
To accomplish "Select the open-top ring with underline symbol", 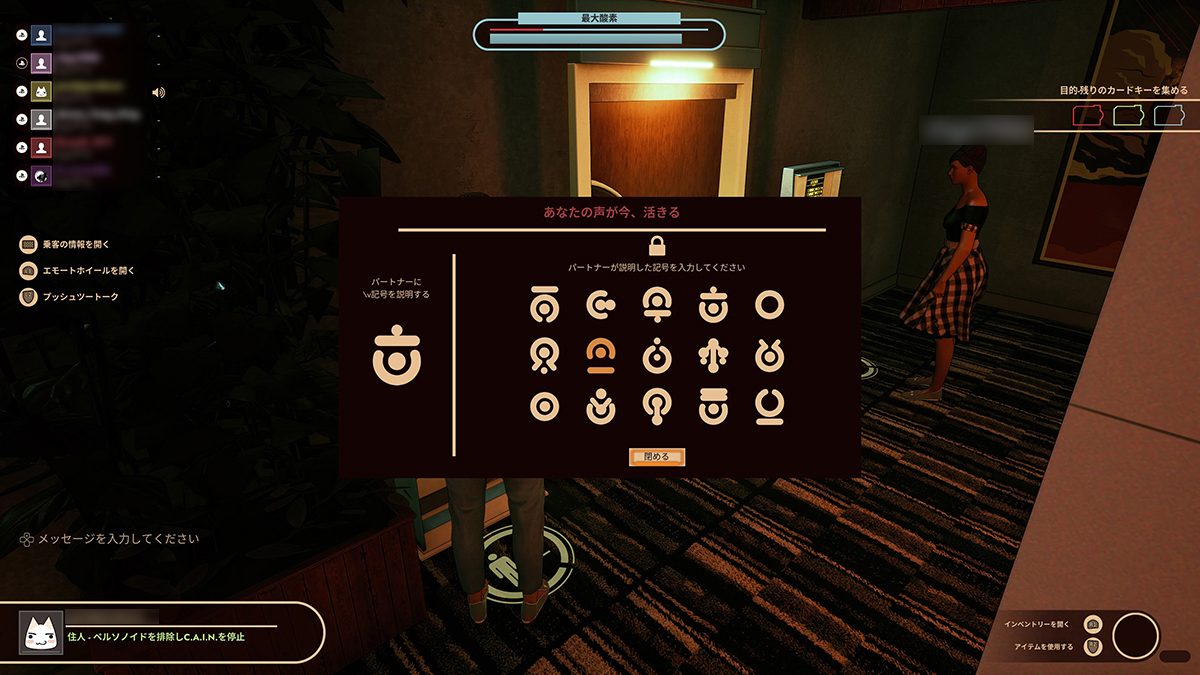I will point(769,405).
